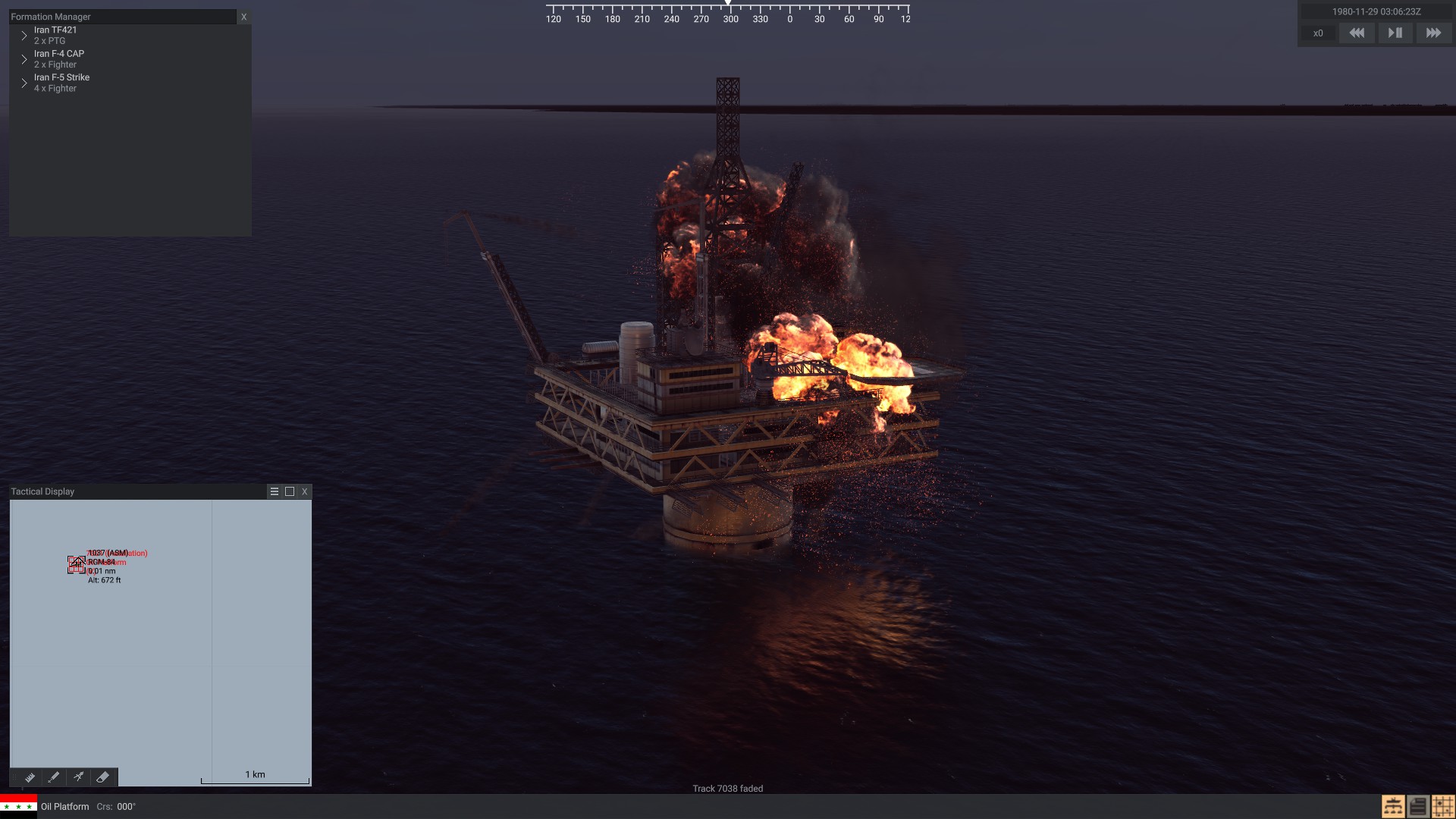Slow down time with the rewind button

1357,33
